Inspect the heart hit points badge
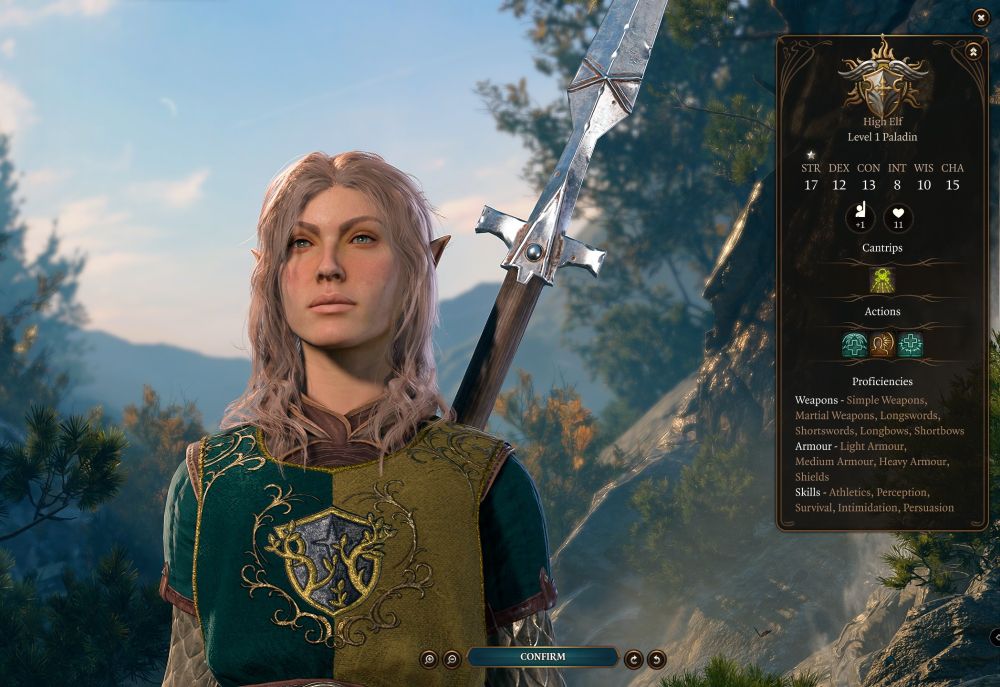The image size is (1000, 687). coord(898,217)
